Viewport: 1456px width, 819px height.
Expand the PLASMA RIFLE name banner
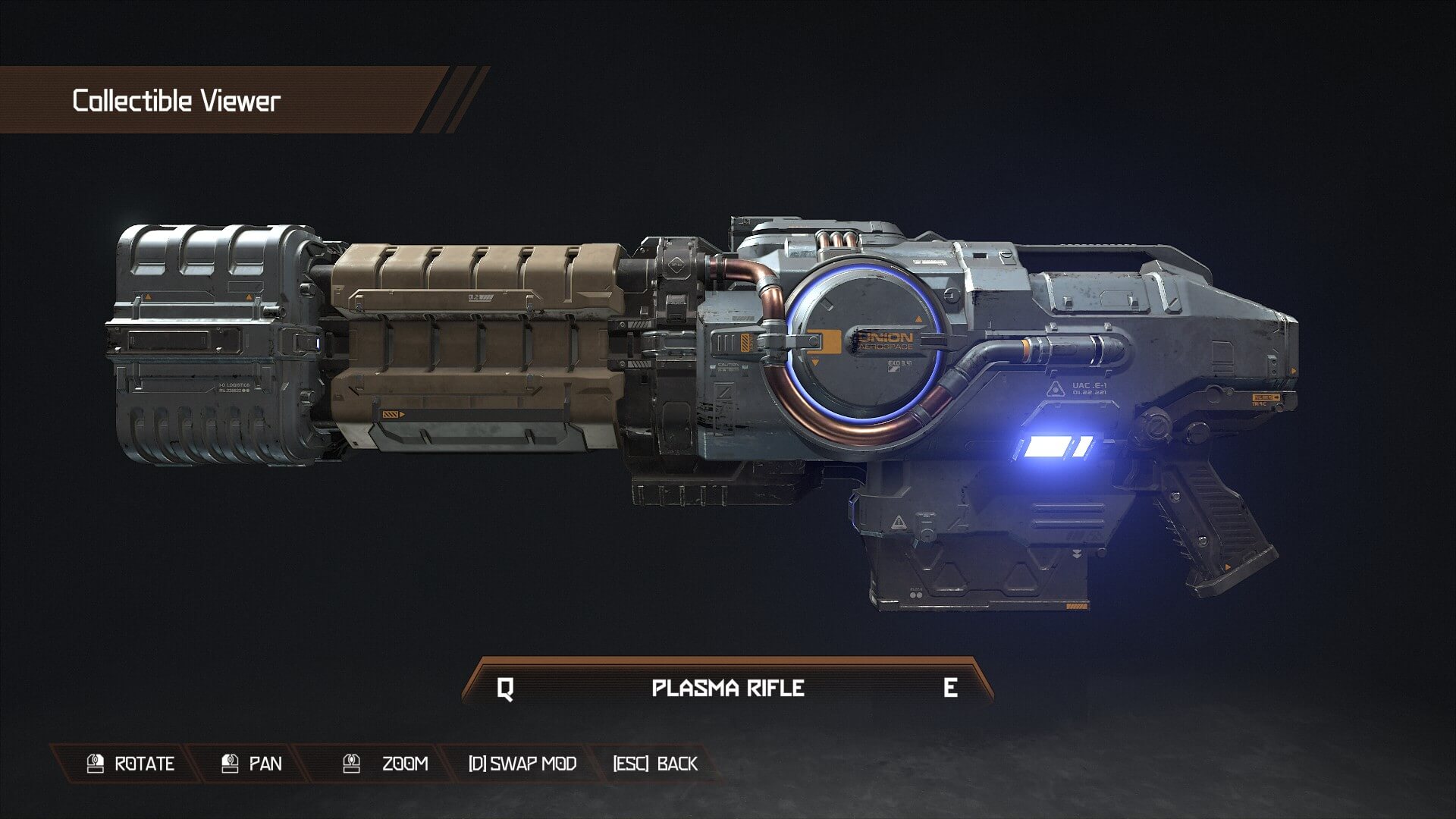pyautogui.click(x=726, y=689)
